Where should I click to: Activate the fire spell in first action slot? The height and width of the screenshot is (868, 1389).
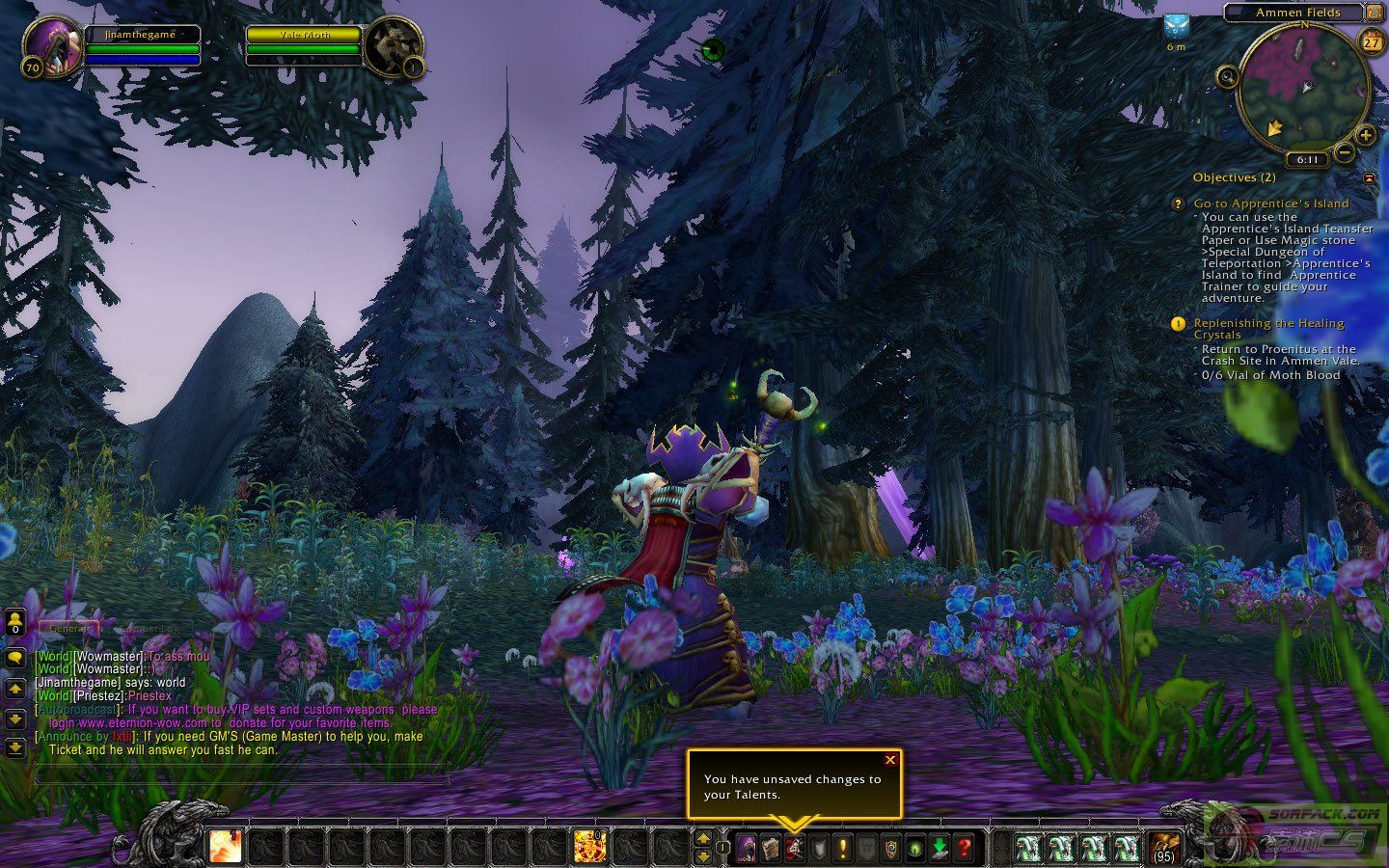[226, 847]
